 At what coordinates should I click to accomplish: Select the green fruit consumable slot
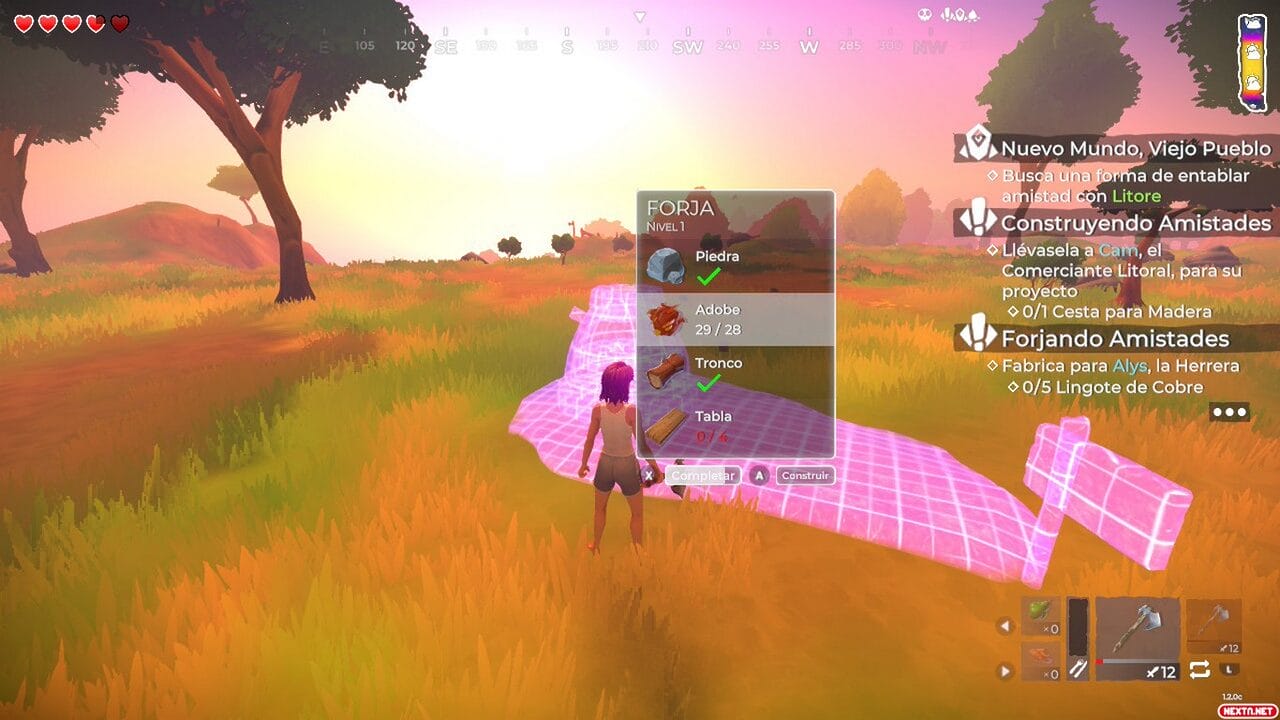click(x=1040, y=617)
